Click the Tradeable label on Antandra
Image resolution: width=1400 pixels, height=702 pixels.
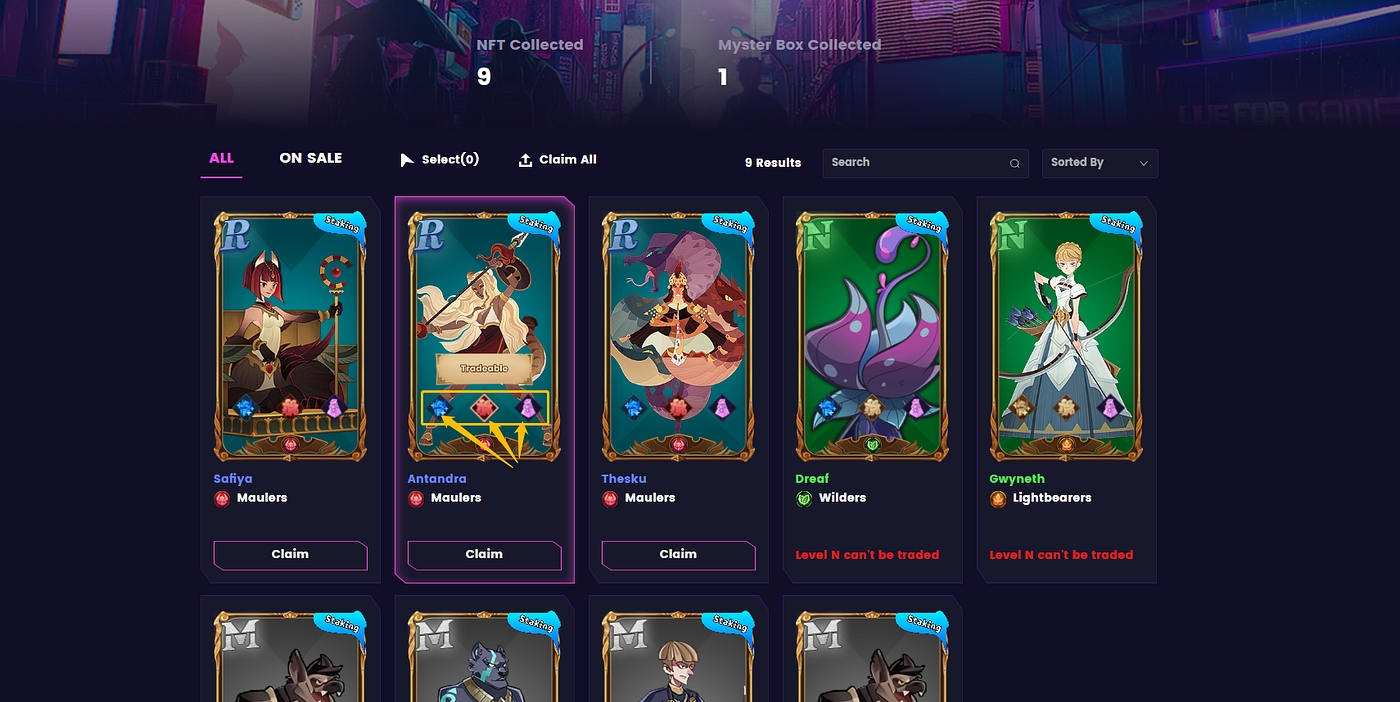click(484, 368)
